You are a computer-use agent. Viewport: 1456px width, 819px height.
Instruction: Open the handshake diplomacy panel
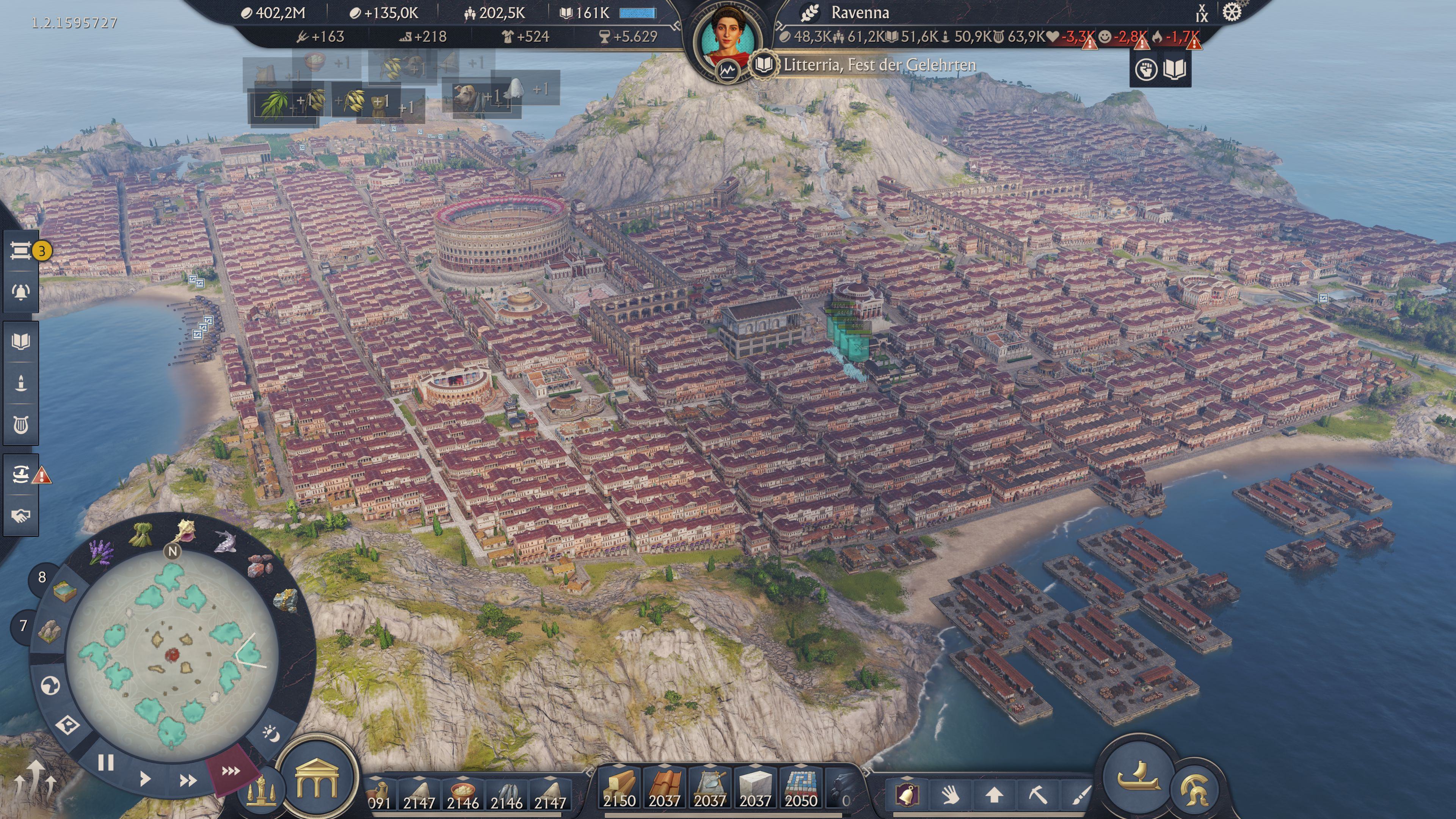point(21,516)
